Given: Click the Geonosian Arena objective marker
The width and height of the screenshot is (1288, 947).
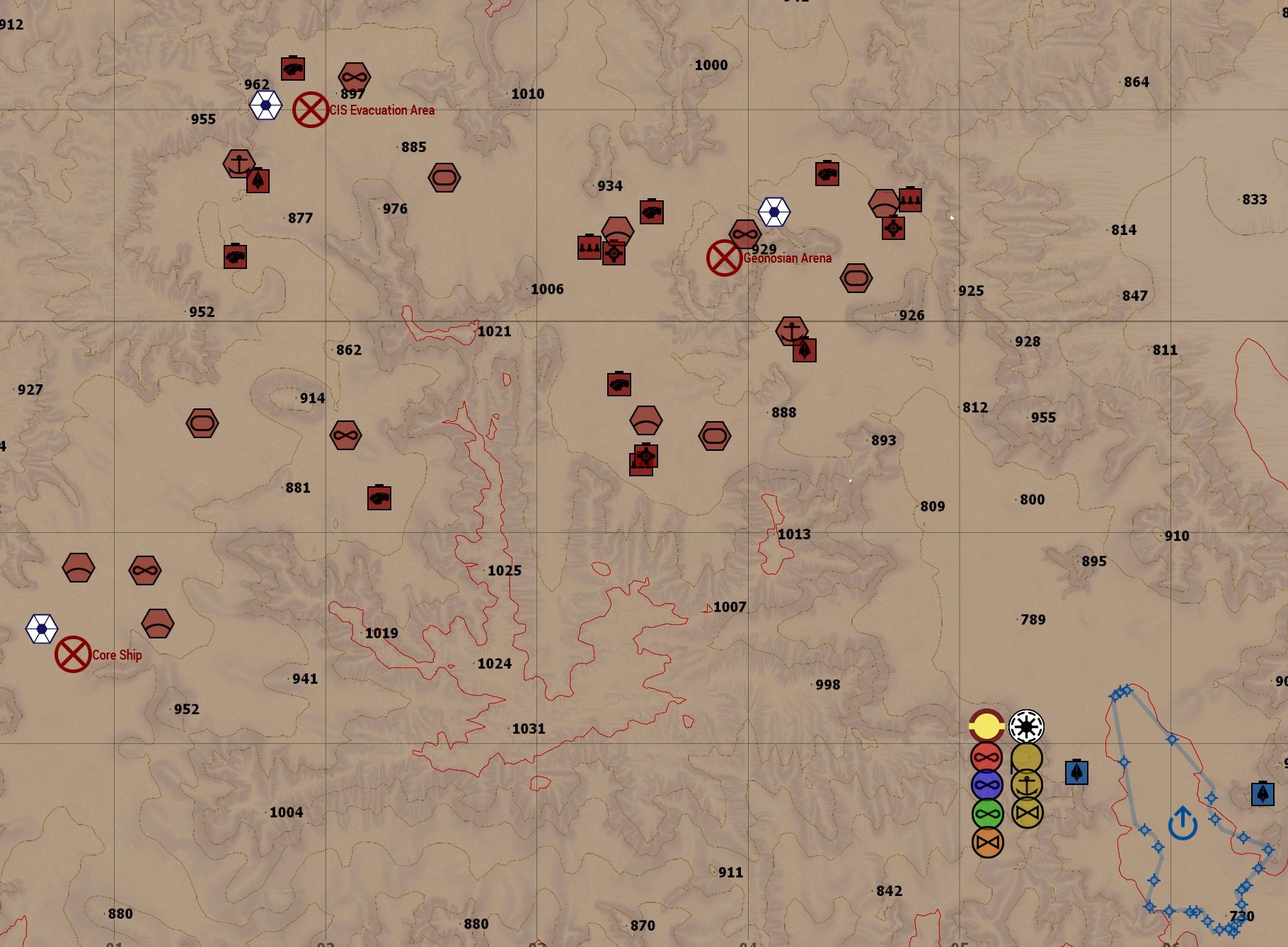Looking at the screenshot, I should point(724,258).
